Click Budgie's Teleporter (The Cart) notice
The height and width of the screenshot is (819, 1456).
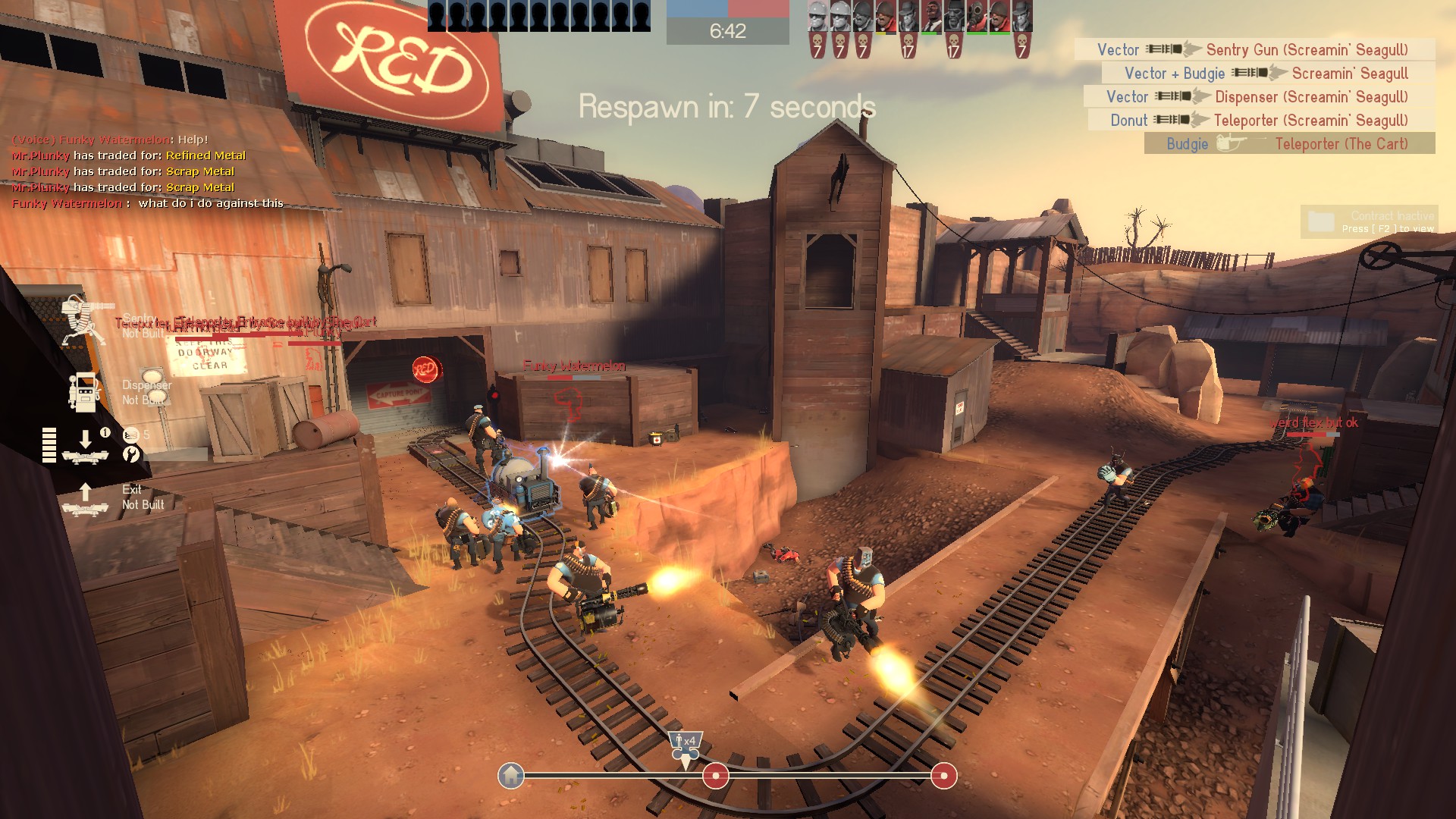[x=1289, y=144]
